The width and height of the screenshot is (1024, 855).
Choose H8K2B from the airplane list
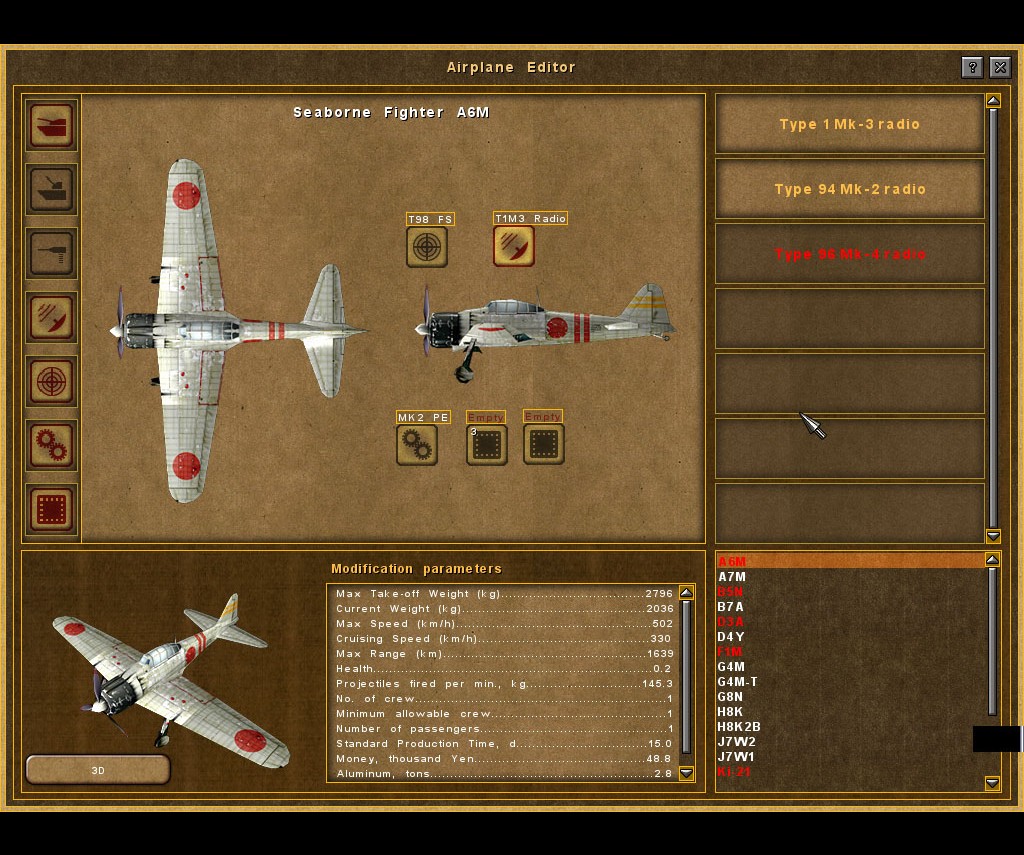coord(739,727)
